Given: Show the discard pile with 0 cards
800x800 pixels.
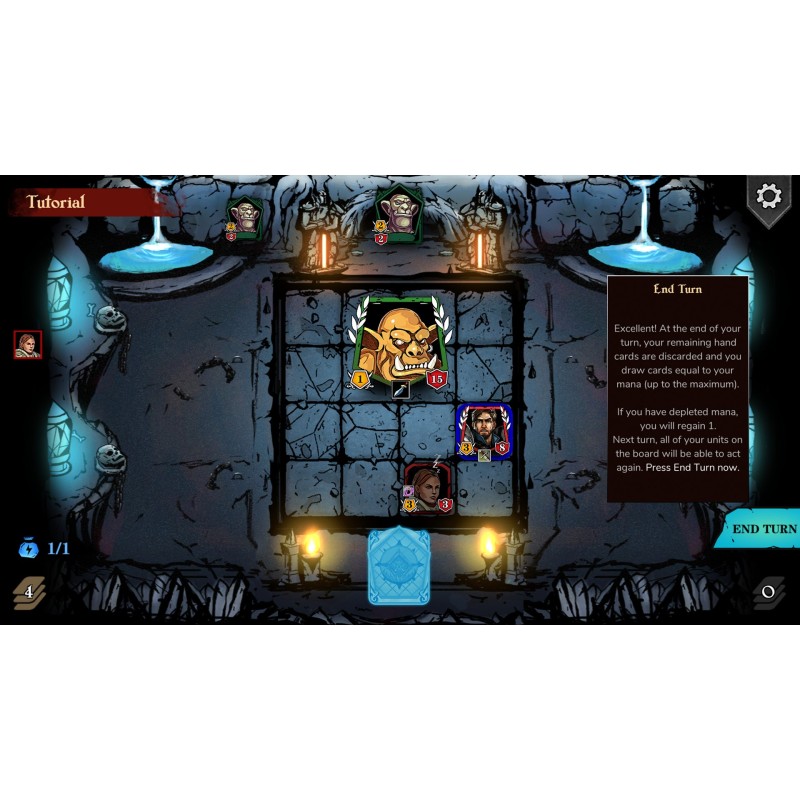Looking at the screenshot, I should (768, 591).
